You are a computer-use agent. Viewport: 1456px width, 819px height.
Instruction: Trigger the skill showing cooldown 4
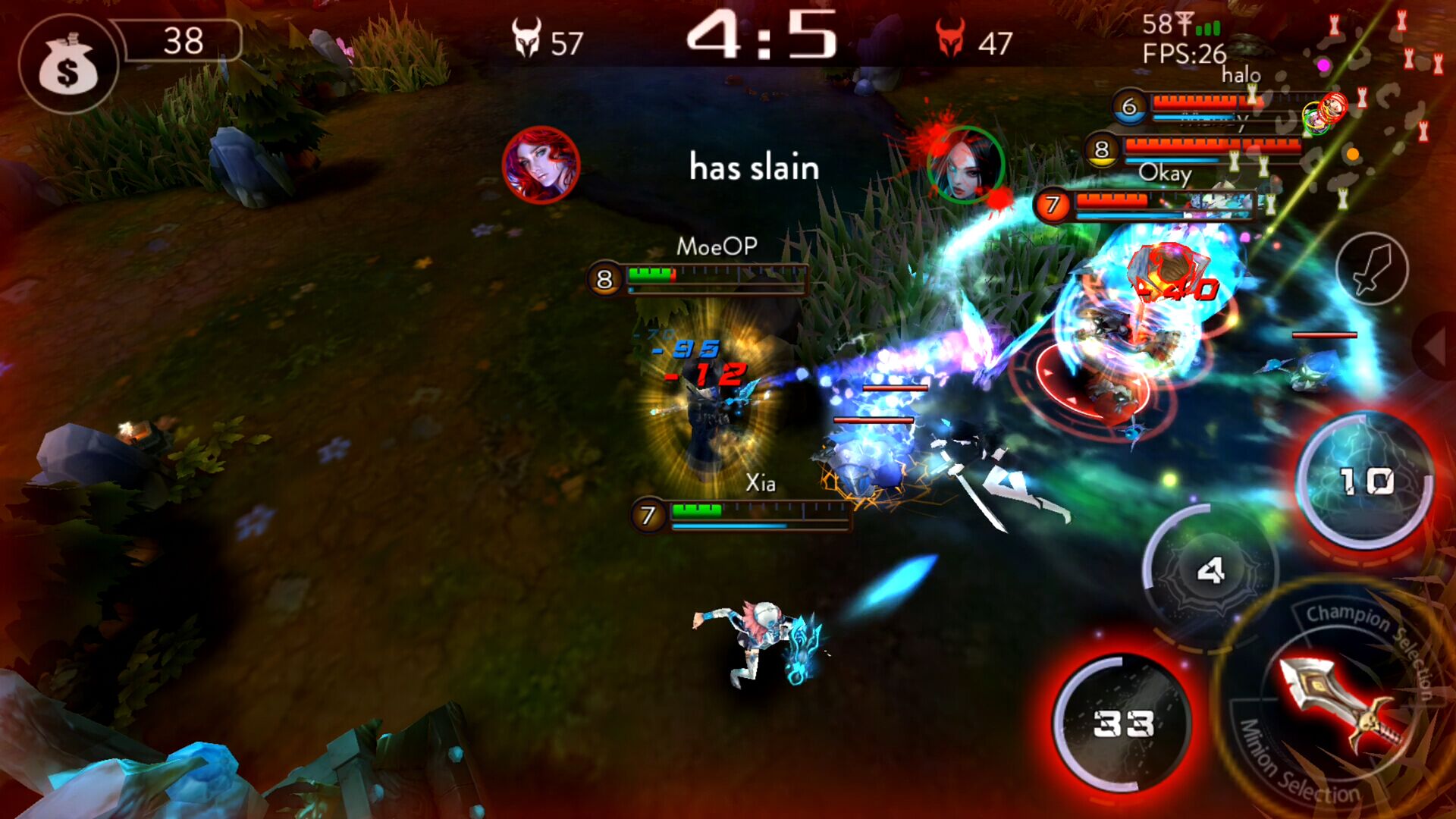pos(1209,570)
